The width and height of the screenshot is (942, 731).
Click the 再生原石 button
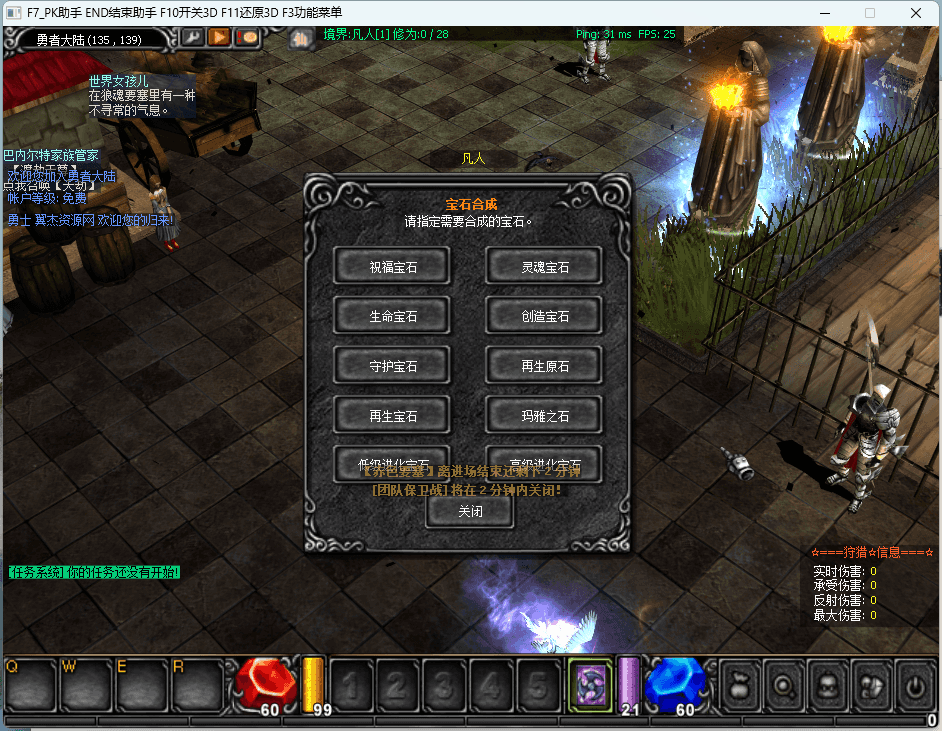[x=544, y=366]
